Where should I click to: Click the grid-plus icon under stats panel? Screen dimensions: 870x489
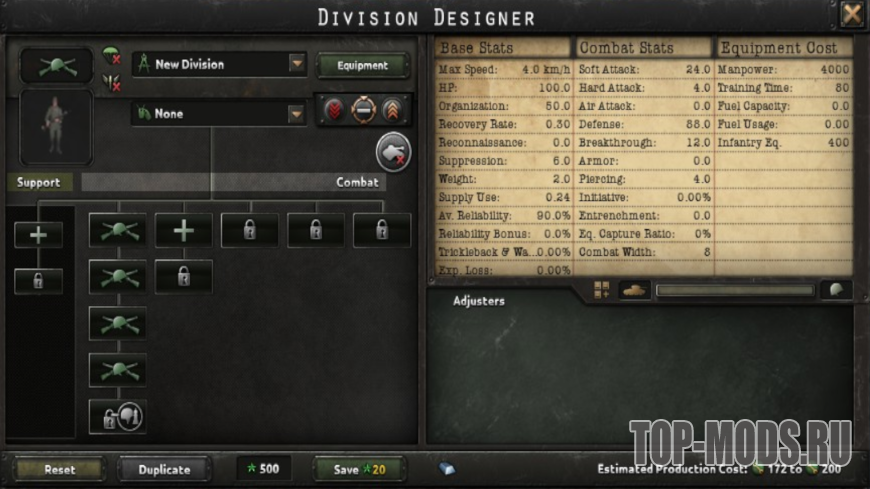coord(602,290)
